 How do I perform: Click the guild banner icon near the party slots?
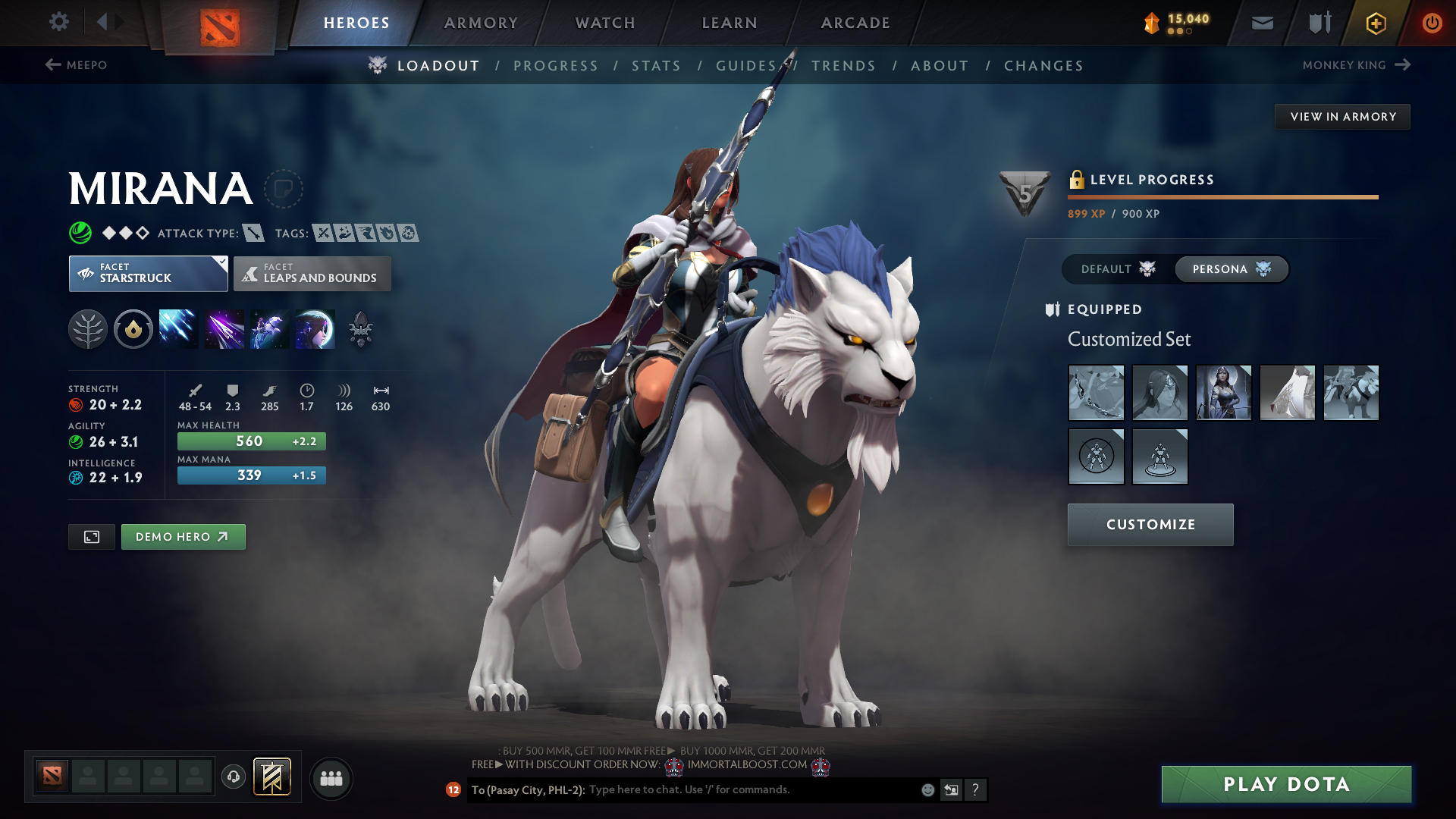point(272,777)
